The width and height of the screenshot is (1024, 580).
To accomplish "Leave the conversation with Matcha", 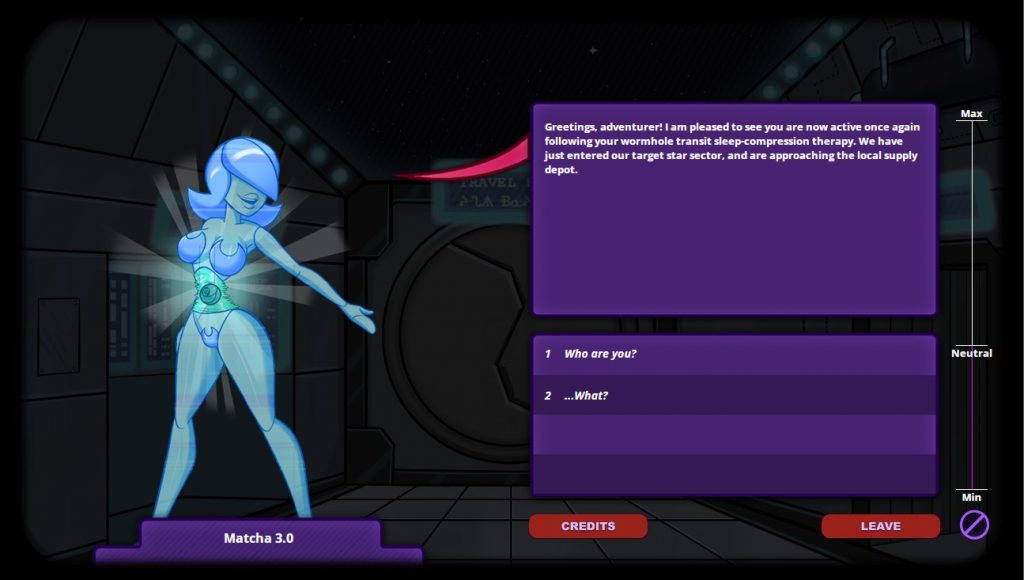I will pyautogui.click(x=880, y=526).
